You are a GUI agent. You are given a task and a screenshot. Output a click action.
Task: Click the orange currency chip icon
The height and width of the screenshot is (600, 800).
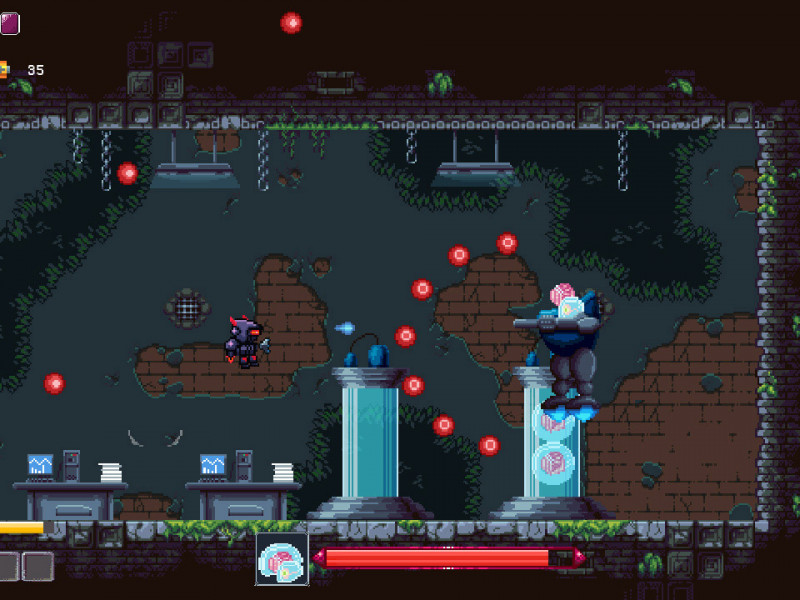3,70
